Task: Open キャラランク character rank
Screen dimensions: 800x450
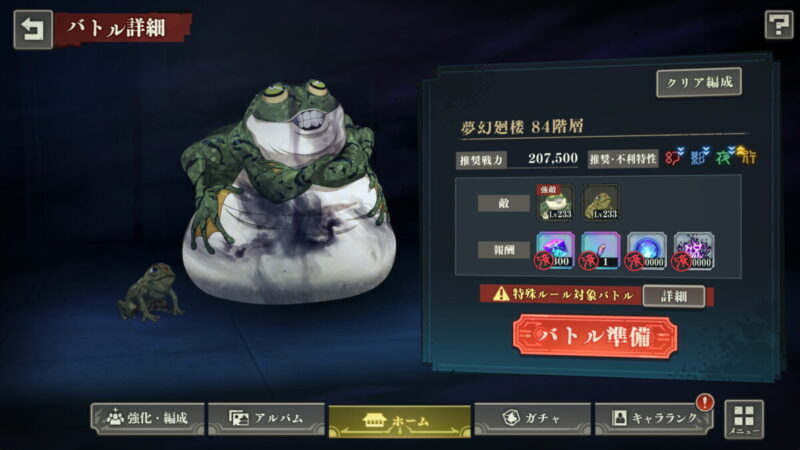Action: pyautogui.click(x=653, y=418)
